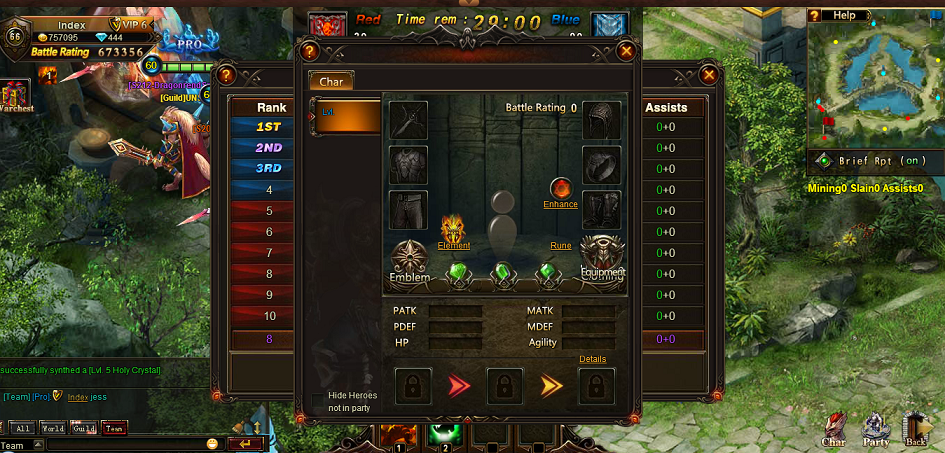Open the Char menu icon
Screen dimensions: 945x453
point(835,428)
